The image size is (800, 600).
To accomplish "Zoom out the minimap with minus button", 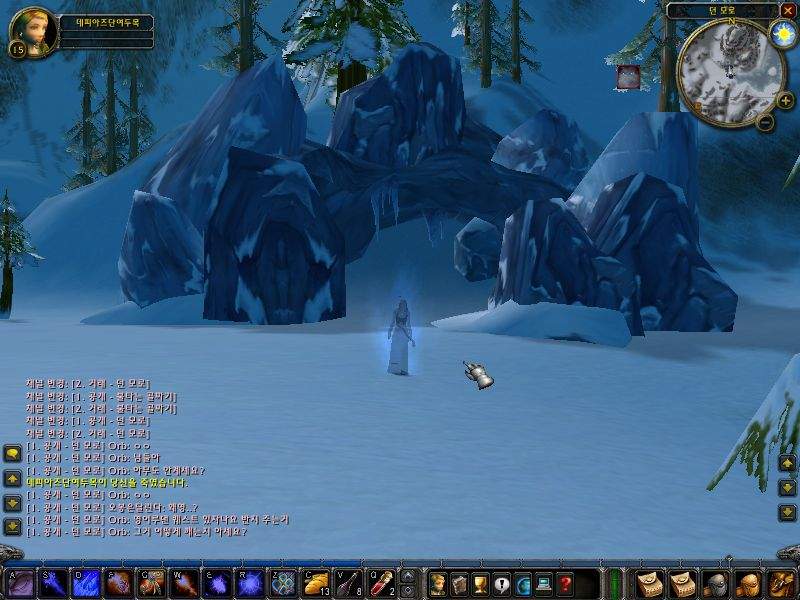I will [765, 123].
